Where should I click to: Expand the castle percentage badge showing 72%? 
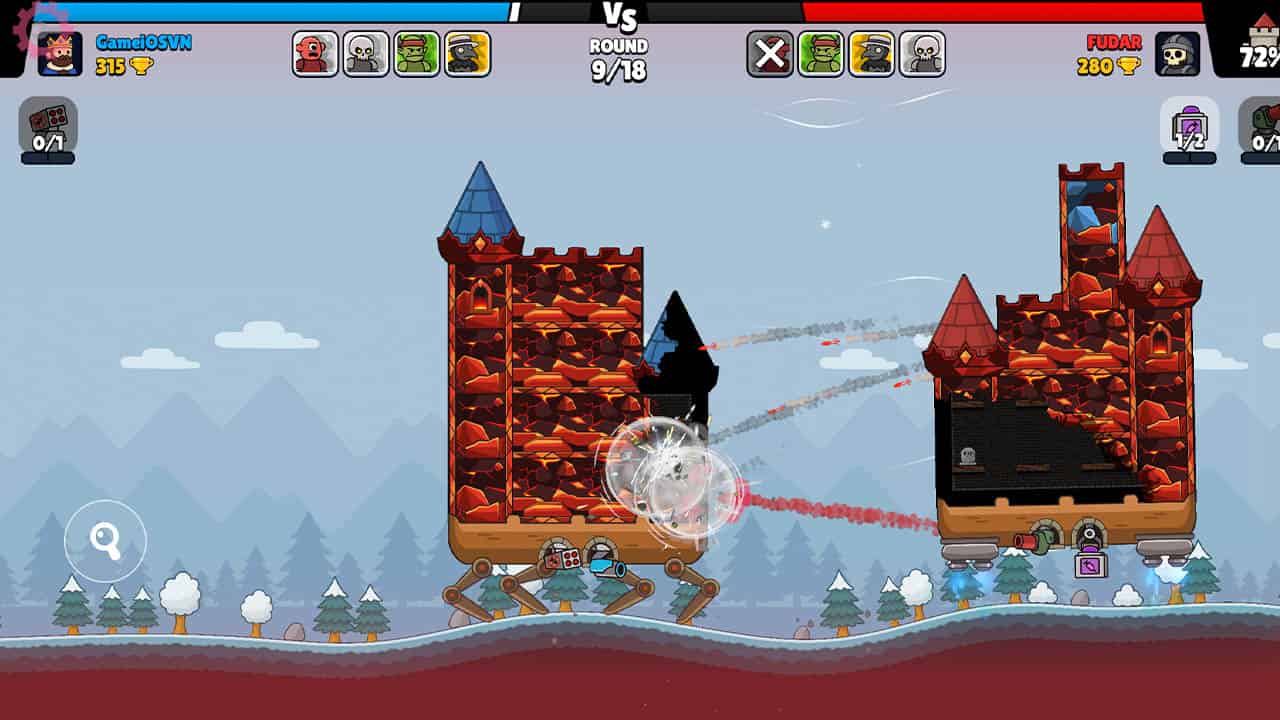[1253, 55]
